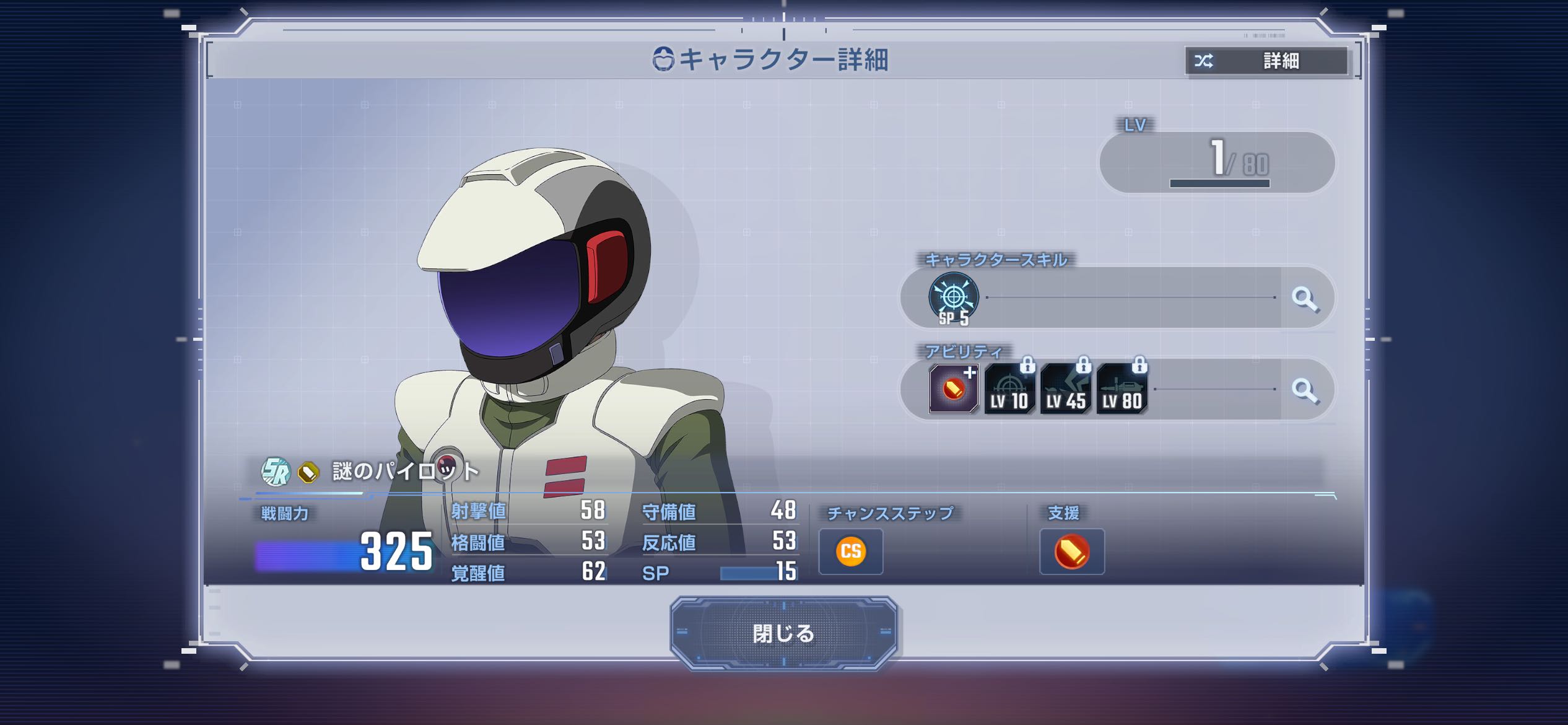Viewport: 1568px width, 725px height.
Task: Toggle the 詳細 details view button
Action: pos(1266,61)
